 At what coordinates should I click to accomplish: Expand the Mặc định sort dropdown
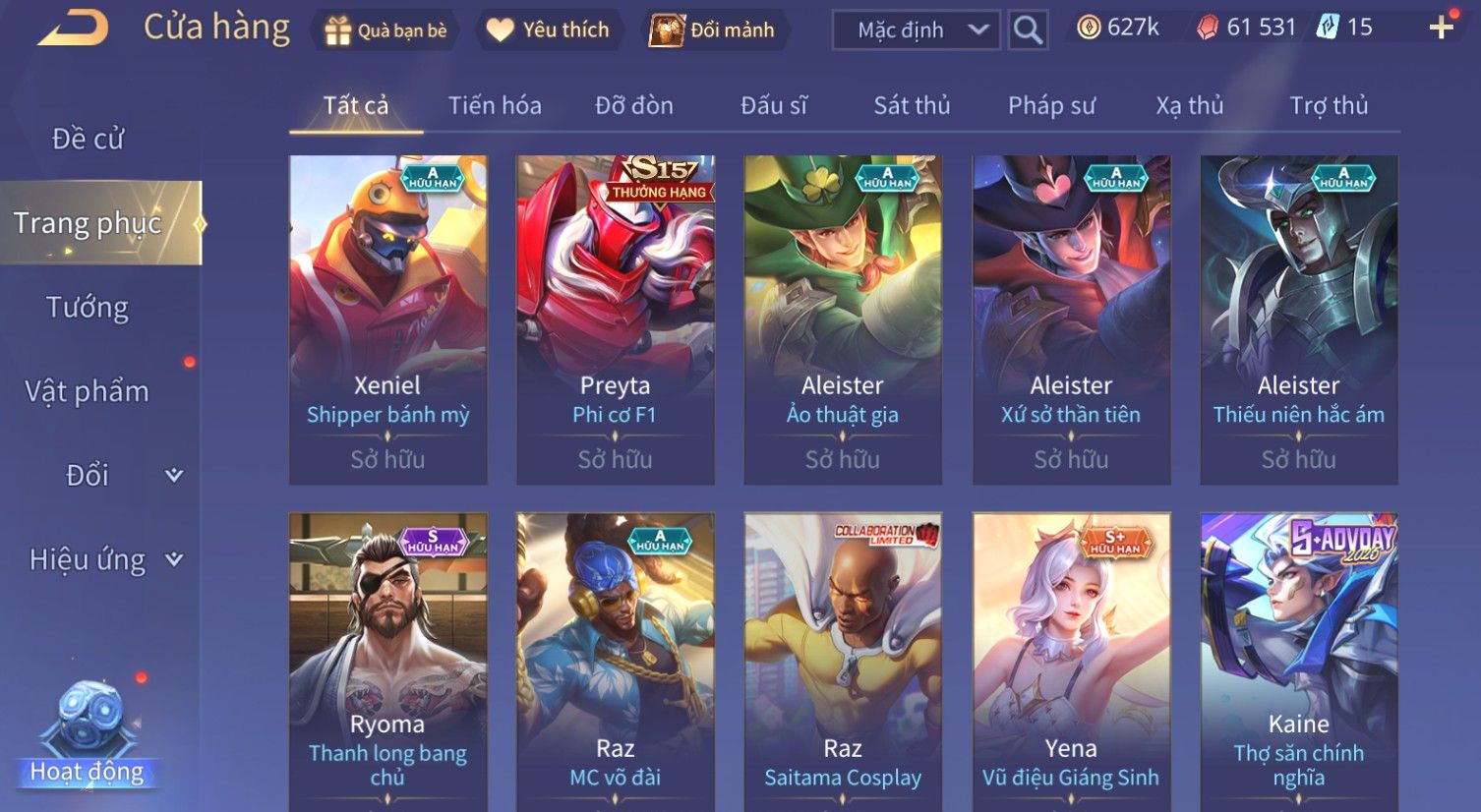916,30
